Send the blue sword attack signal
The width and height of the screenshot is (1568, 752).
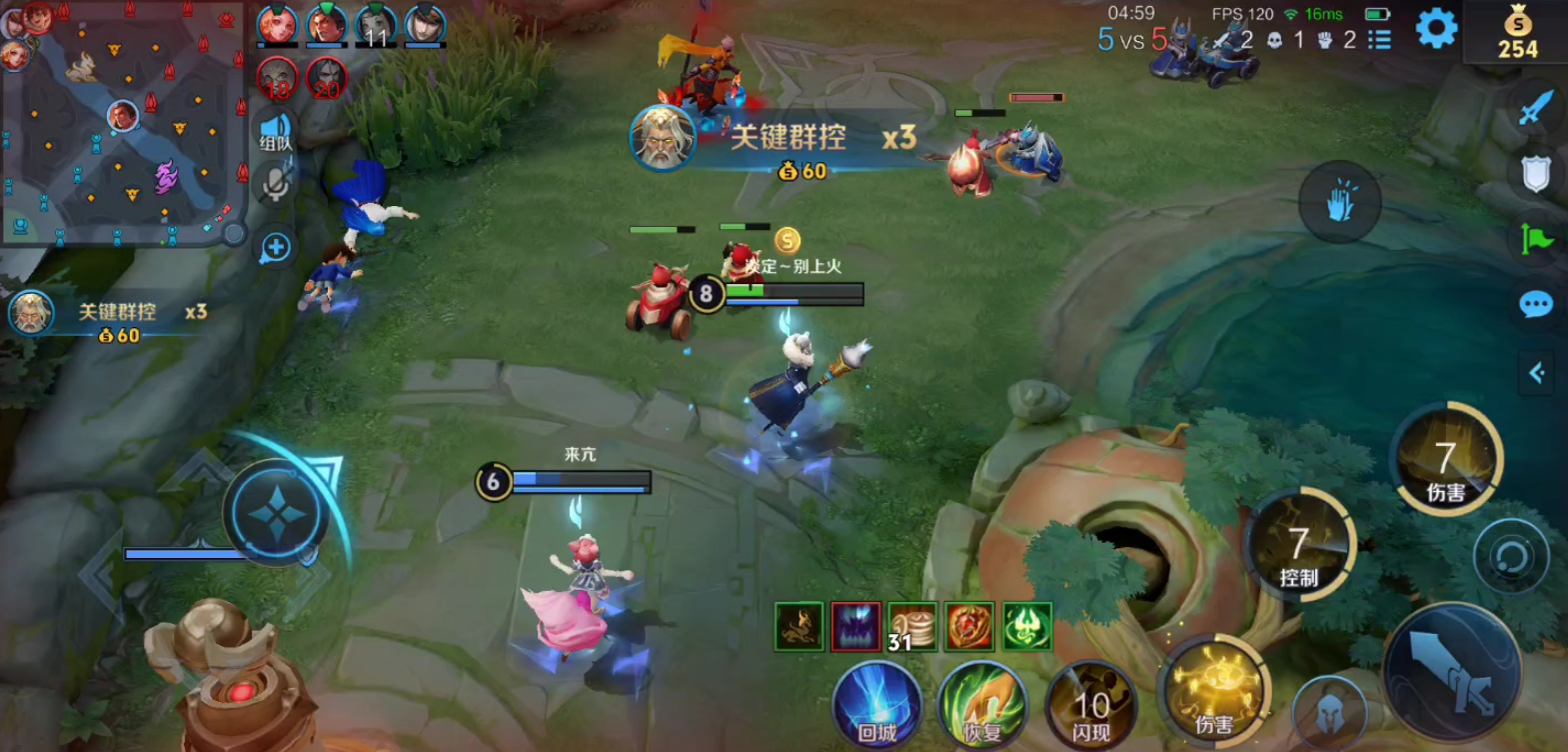(x=1536, y=106)
